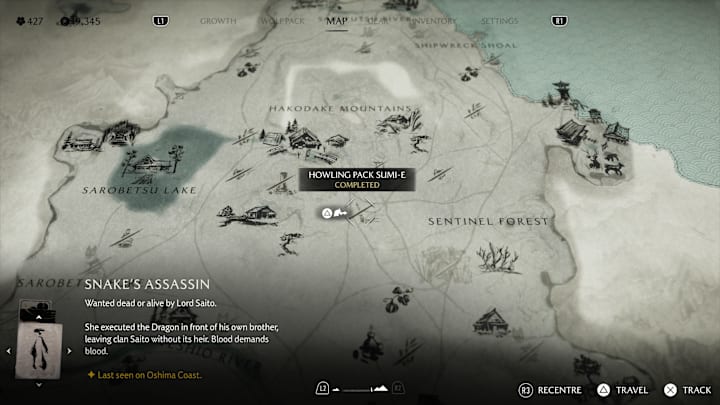Track the selected map objective

(x=688, y=390)
